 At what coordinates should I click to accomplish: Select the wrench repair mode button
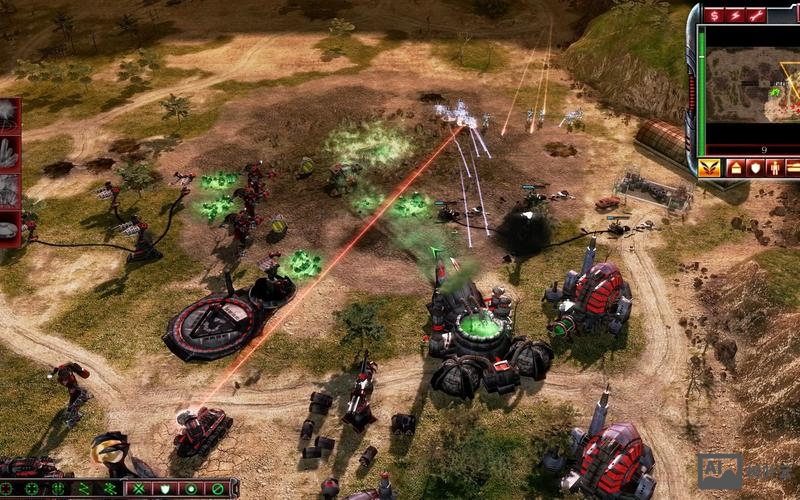[x=756, y=15]
